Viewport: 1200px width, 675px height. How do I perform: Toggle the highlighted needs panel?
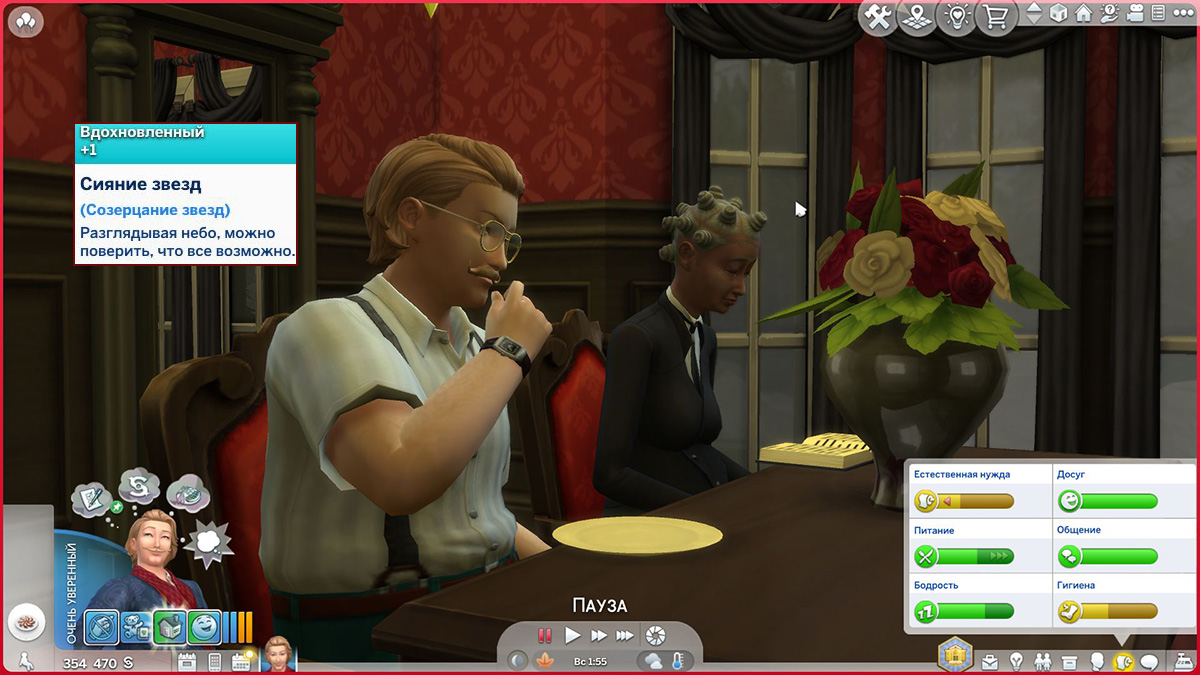click(x=1122, y=662)
